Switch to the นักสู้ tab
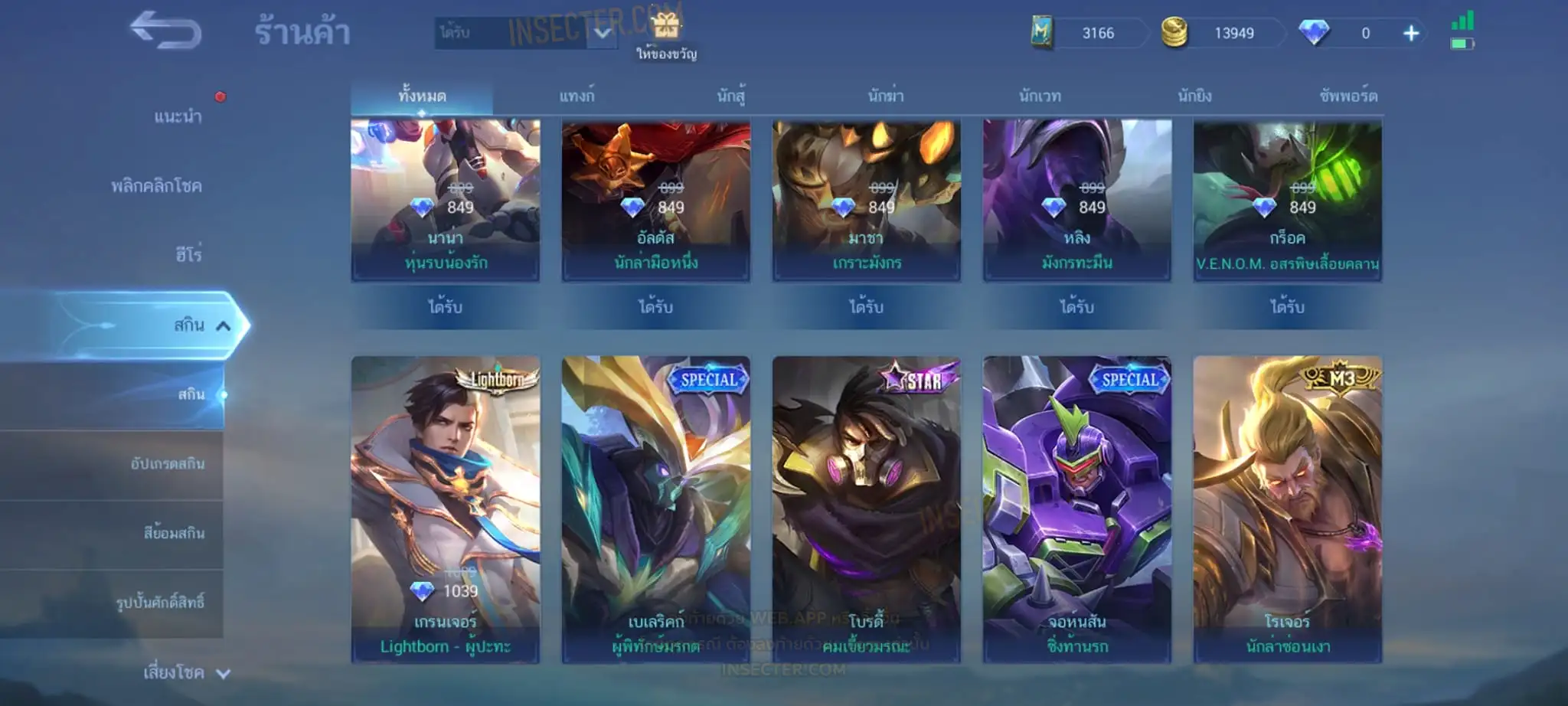Viewport: 1568px width, 706px height. 731,96
